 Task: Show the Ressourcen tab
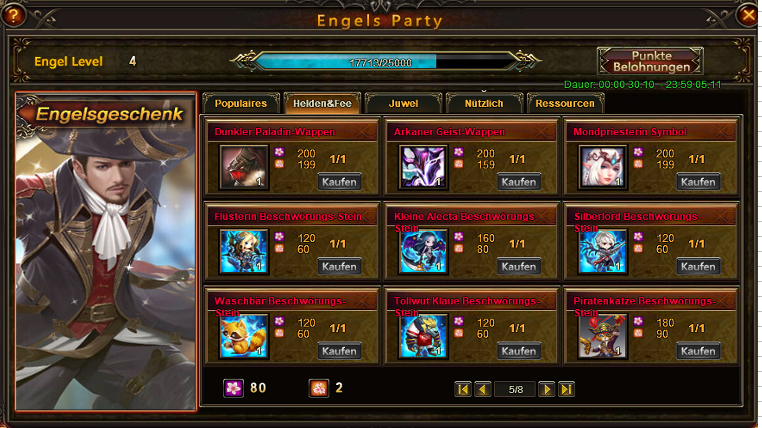[x=565, y=103]
